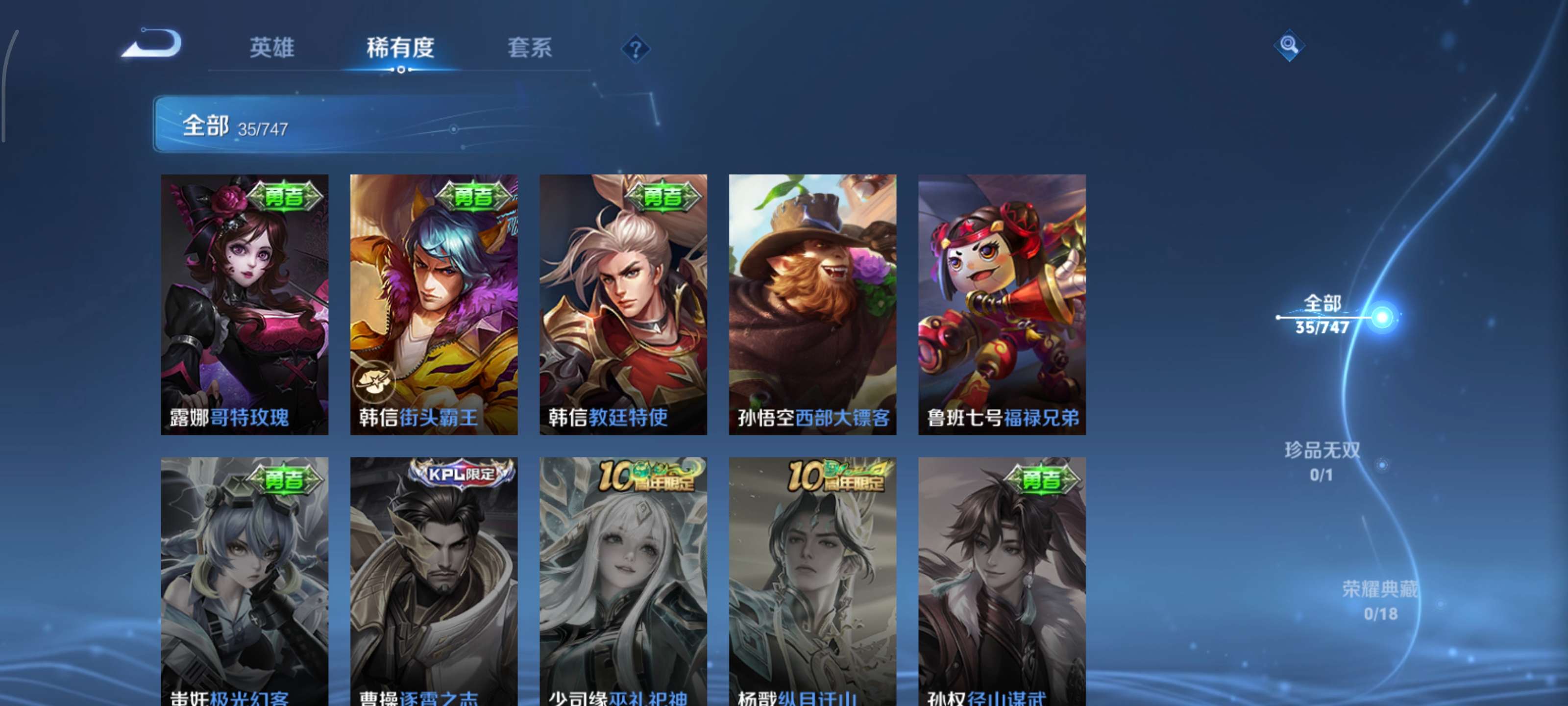
Task: Click the 勇者 badge on 露娜's skin card
Action: pos(284,197)
